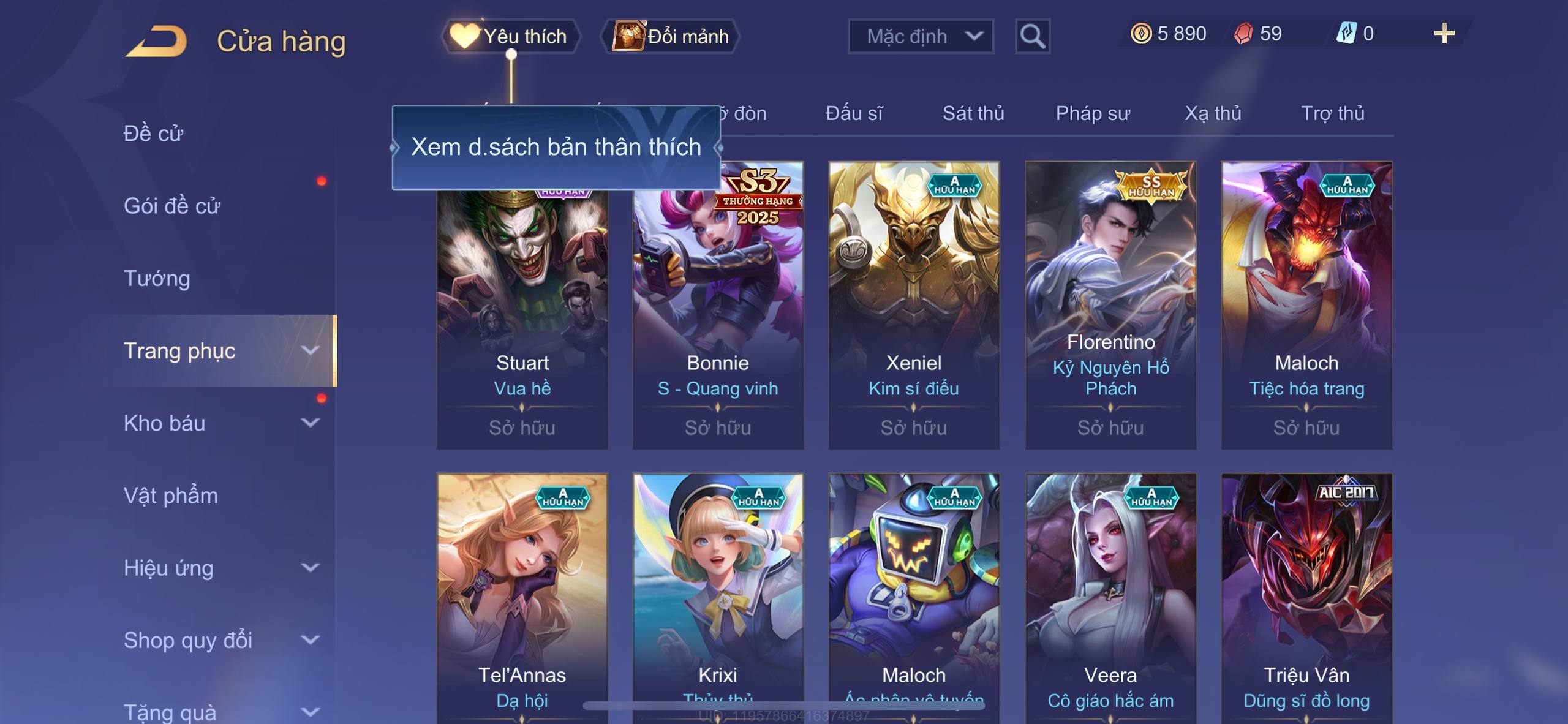Open the Vật phẩm items section

click(171, 496)
